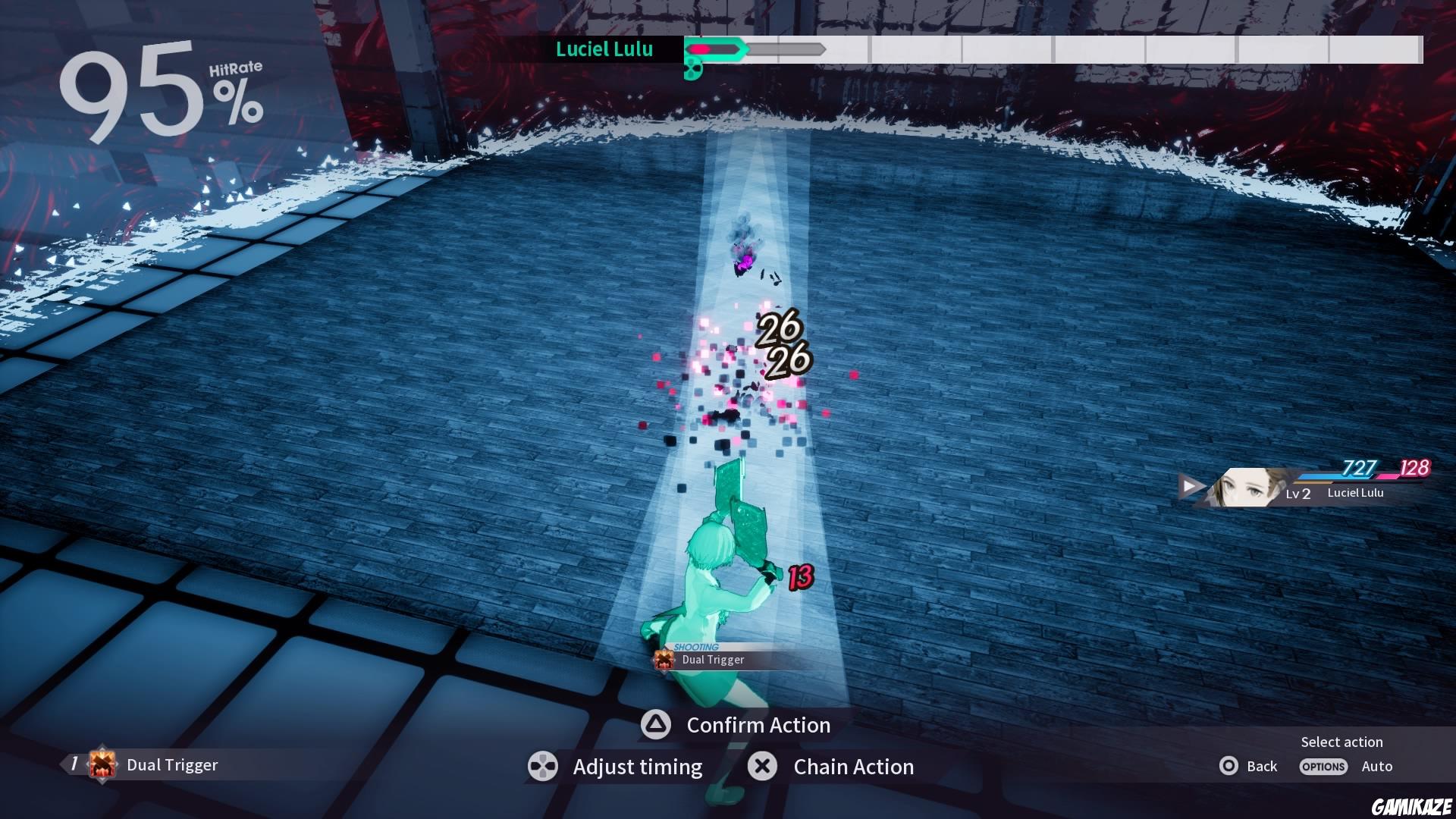Click the X Chain Action icon

coord(762,767)
